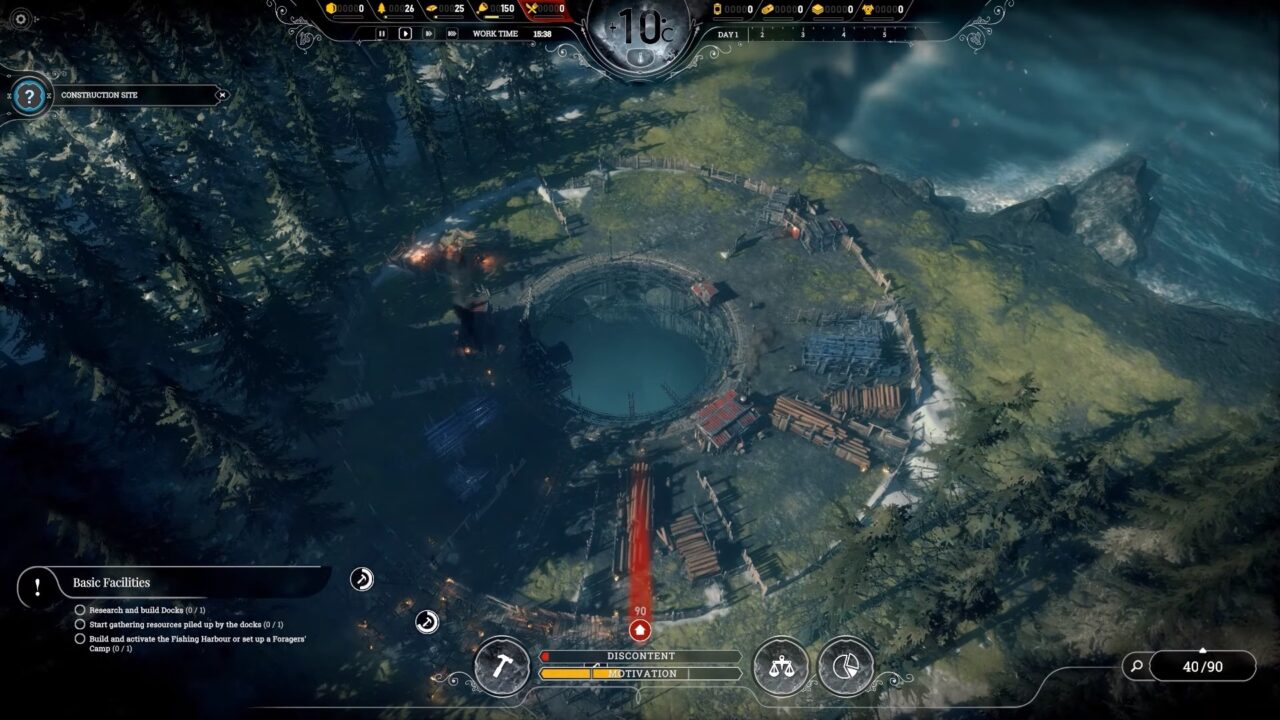Screen dimensions: 1280x720
Task: Open the economy pie chart overview
Action: point(845,666)
